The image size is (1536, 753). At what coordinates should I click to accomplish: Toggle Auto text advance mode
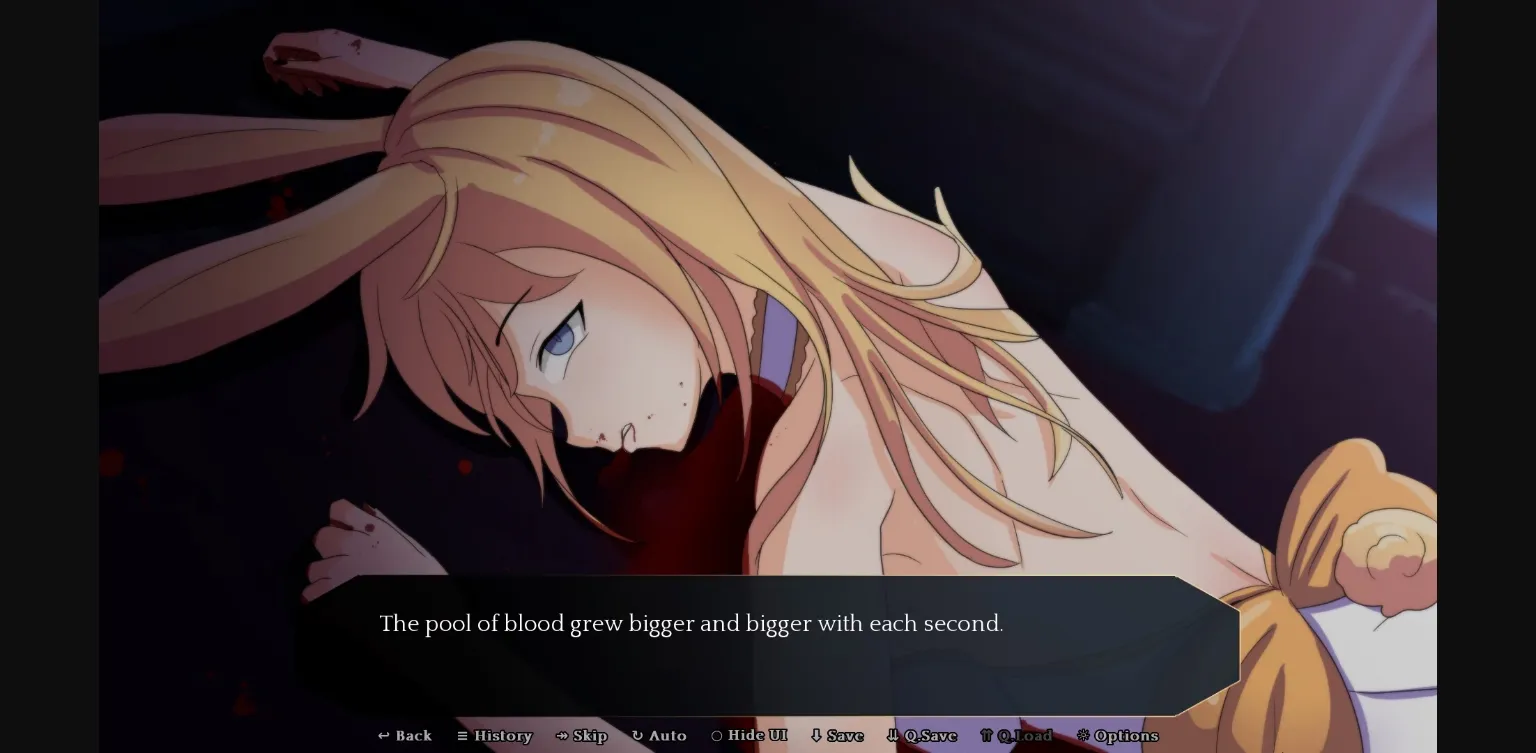coord(659,736)
